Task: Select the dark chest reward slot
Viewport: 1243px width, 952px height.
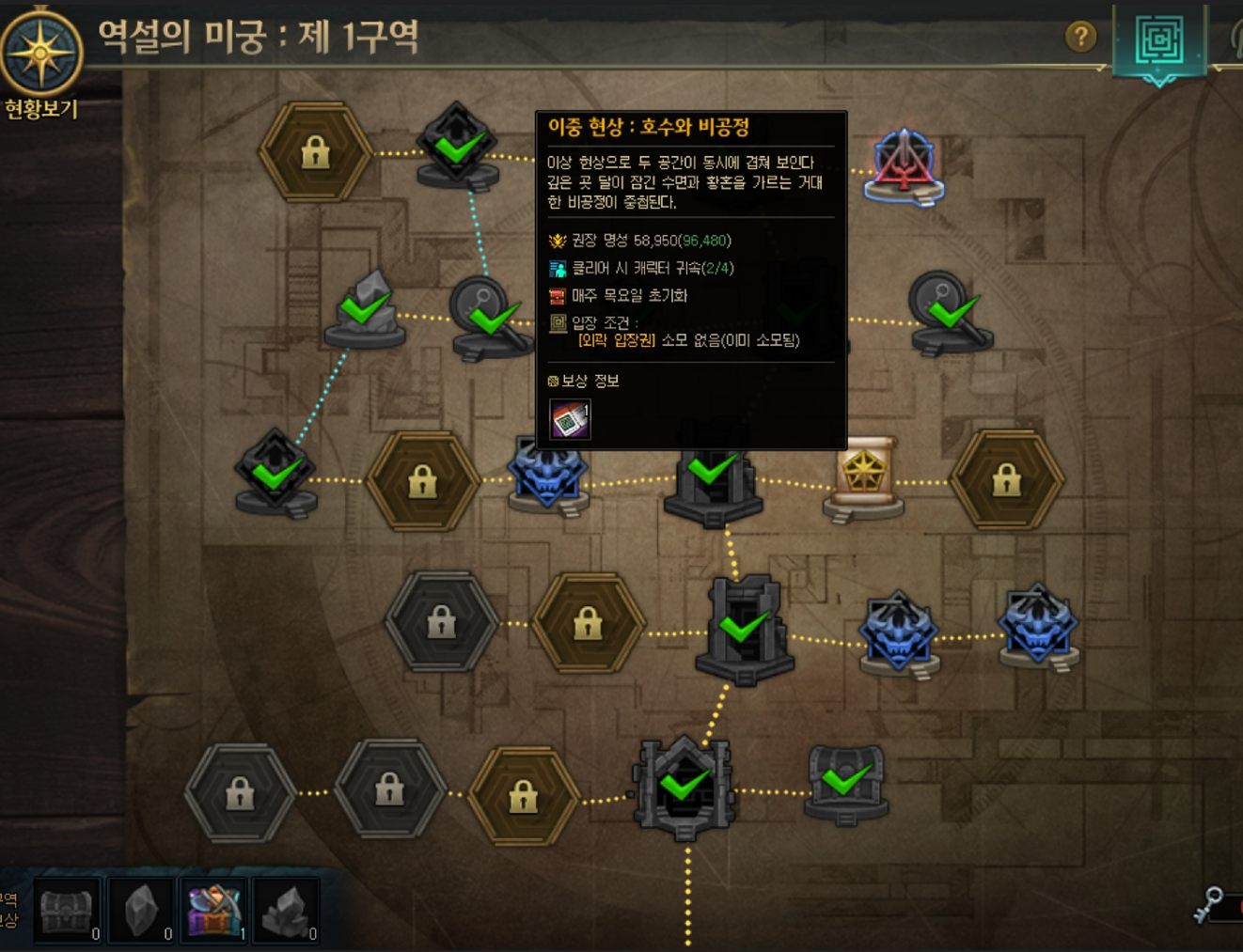Action: (x=67, y=910)
